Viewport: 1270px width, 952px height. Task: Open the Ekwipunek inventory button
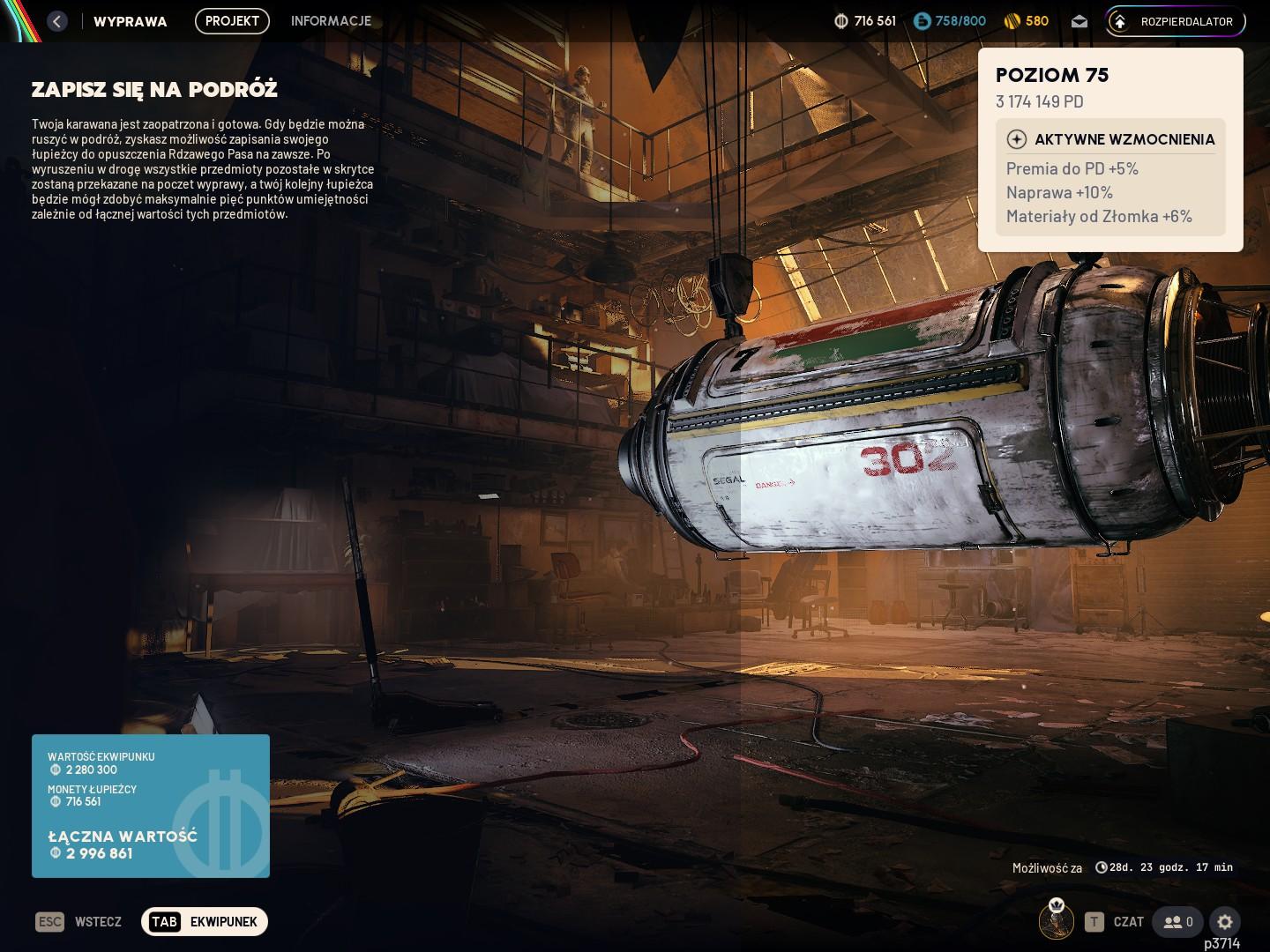pos(205,922)
